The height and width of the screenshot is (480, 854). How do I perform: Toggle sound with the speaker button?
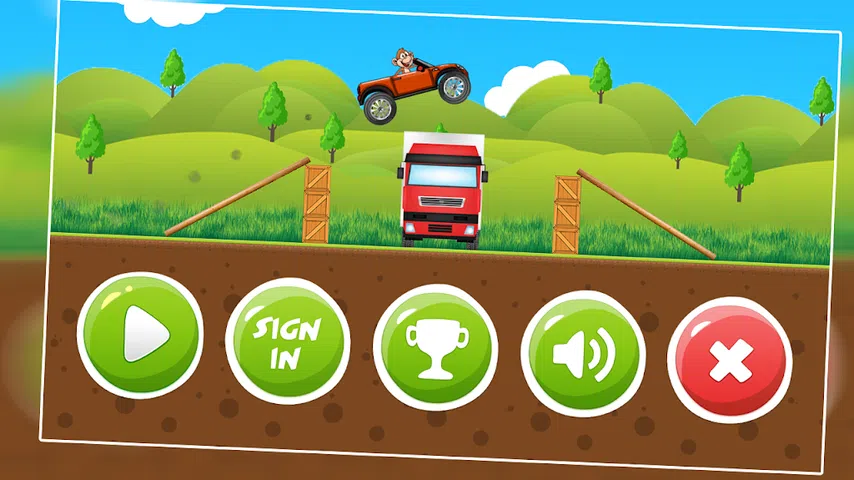click(x=583, y=355)
